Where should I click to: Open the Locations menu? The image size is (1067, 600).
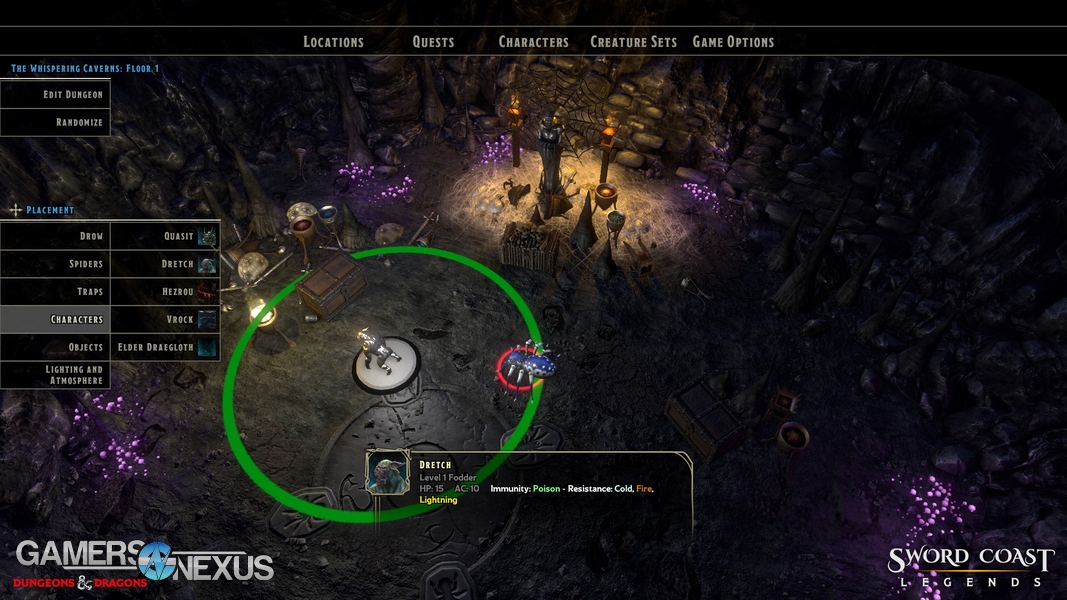tap(333, 42)
